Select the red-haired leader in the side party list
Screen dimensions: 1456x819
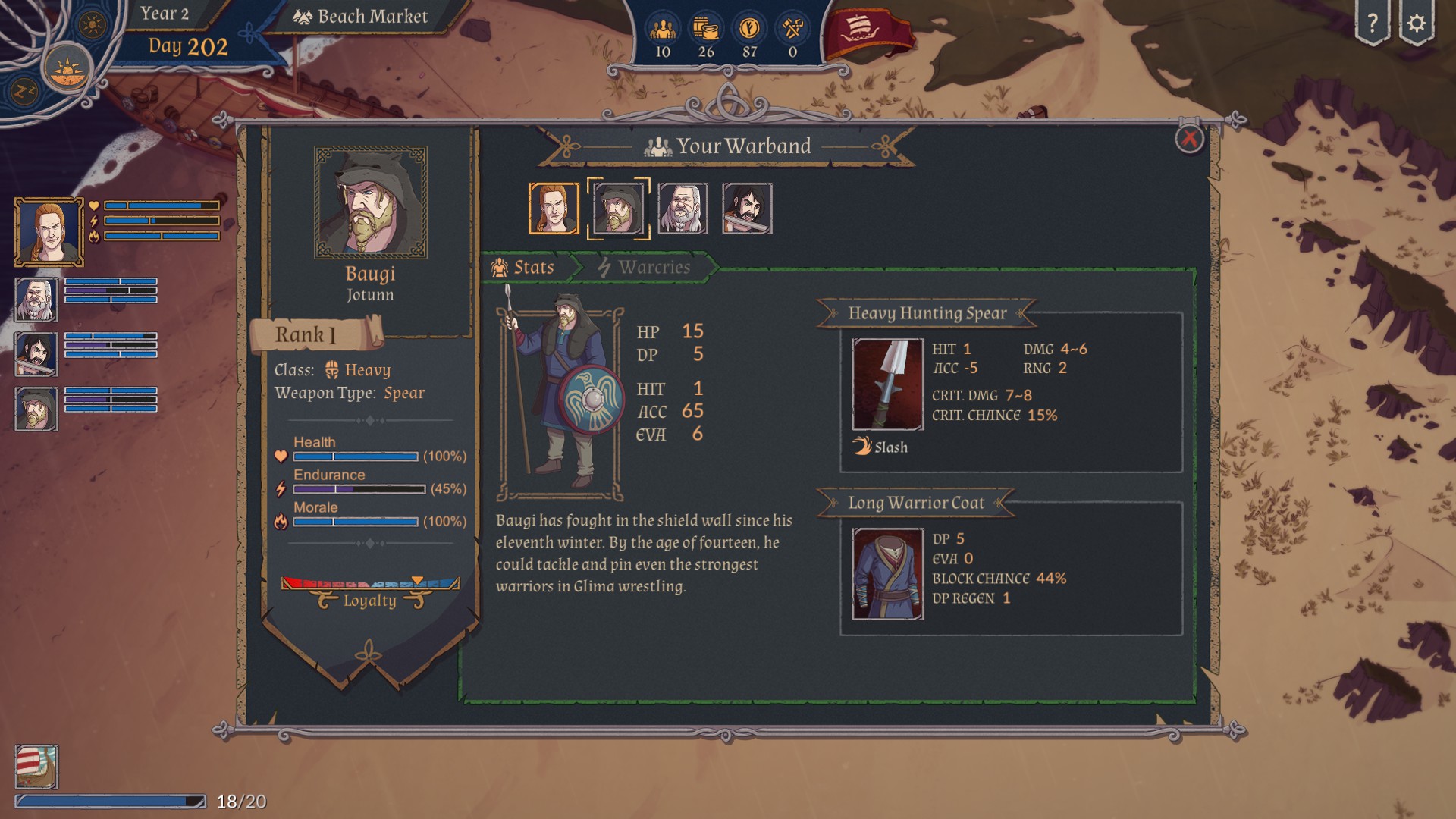tap(49, 231)
